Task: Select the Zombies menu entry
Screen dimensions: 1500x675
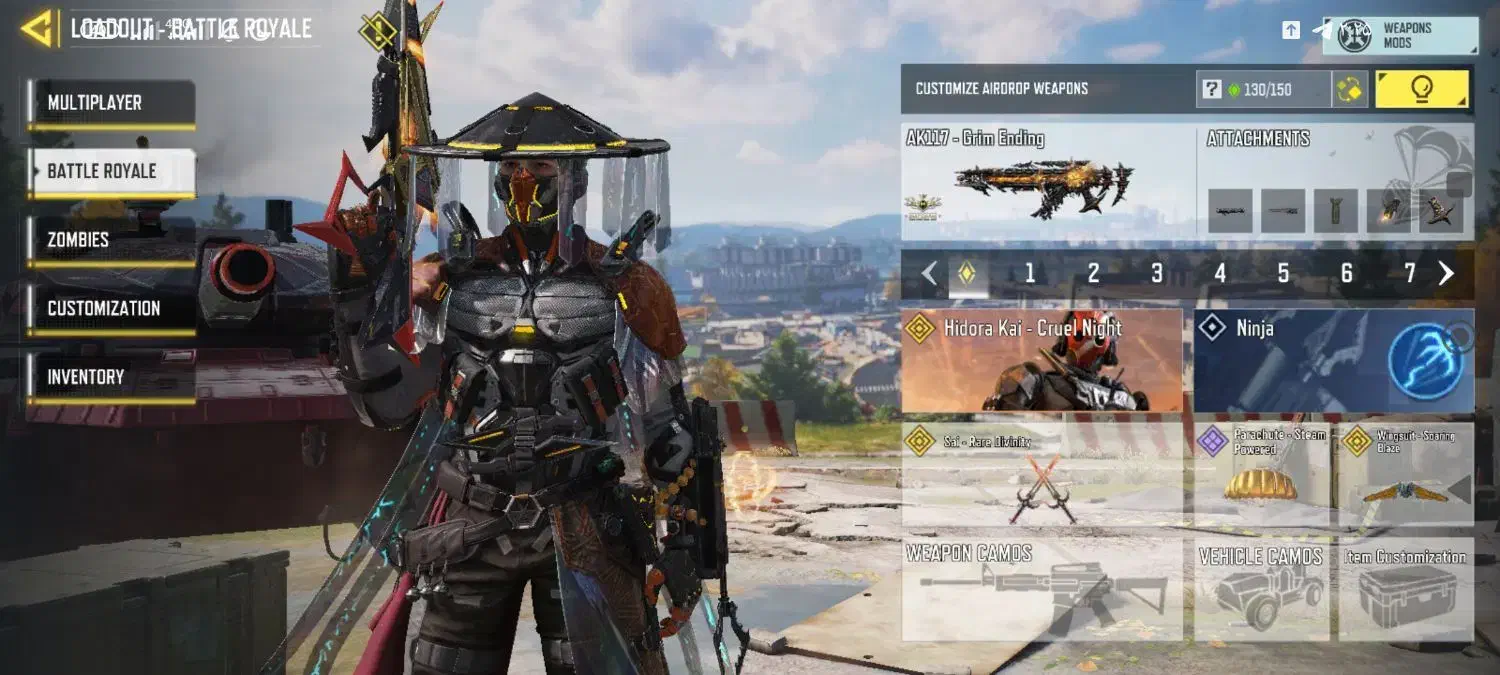Action: click(110, 240)
